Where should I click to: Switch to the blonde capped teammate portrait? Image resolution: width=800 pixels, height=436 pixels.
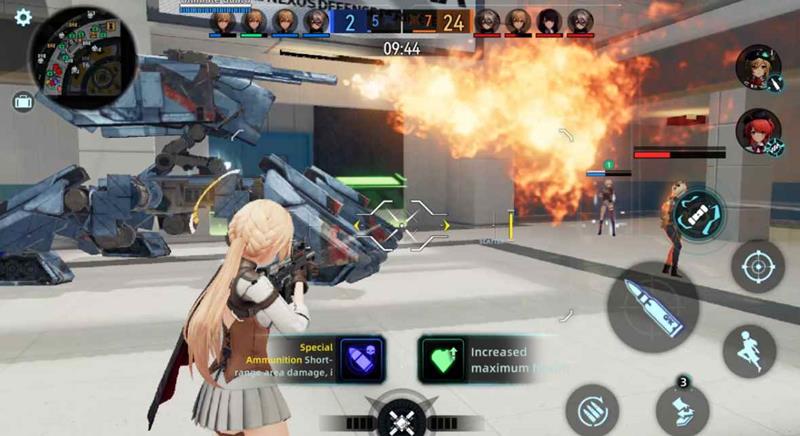[x=757, y=65]
